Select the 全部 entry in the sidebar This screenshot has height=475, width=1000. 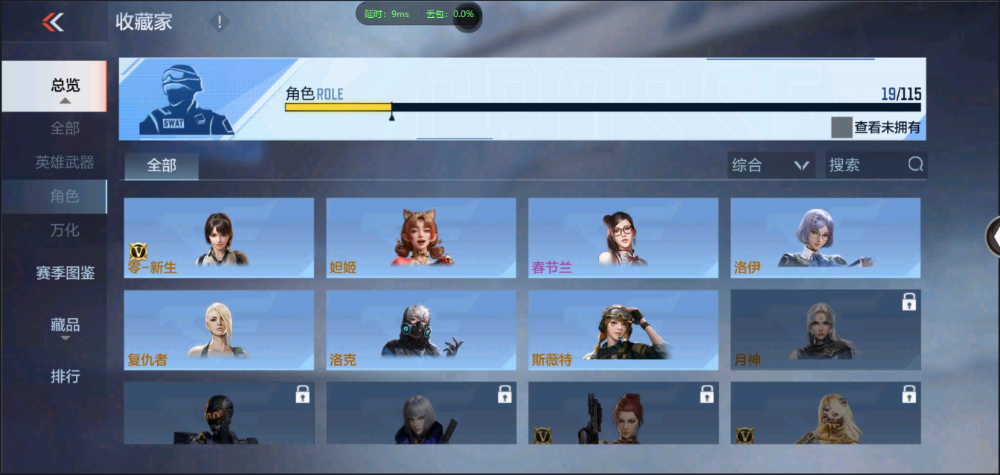click(64, 128)
